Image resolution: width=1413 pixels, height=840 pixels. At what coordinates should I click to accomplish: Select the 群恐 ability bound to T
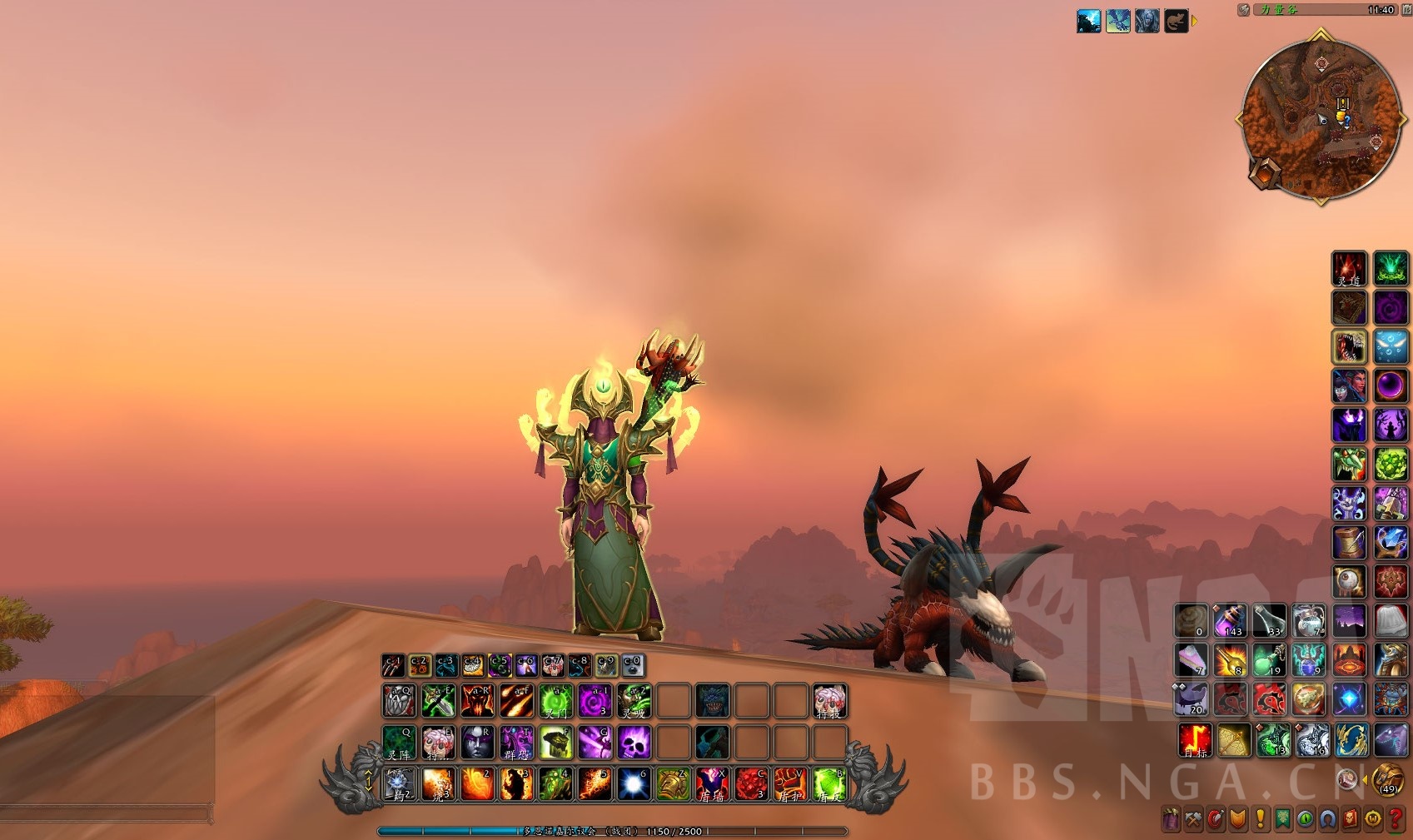click(x=515, y=742)
